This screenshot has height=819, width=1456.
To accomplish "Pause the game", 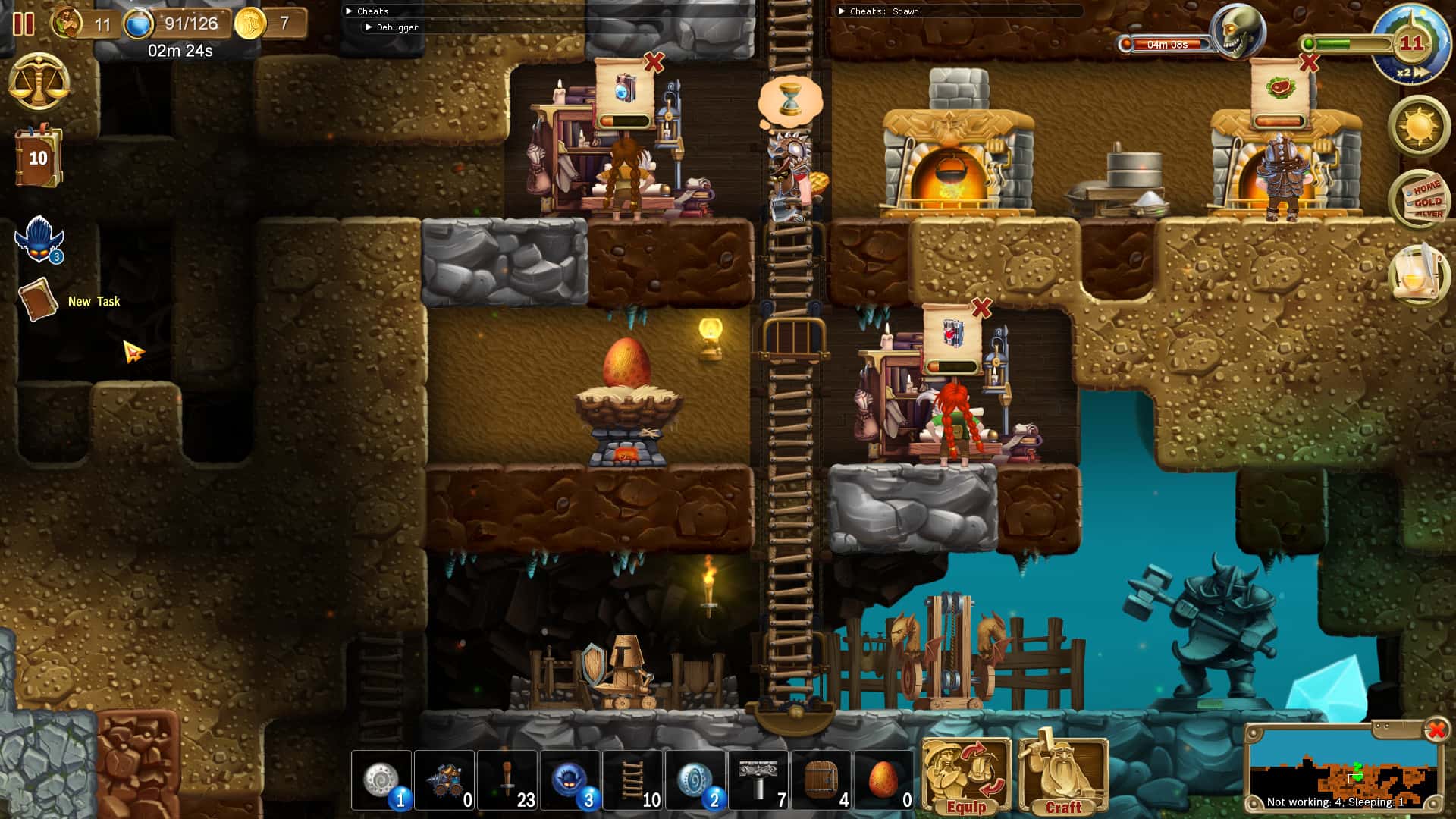I will click(x=23, y=25).
